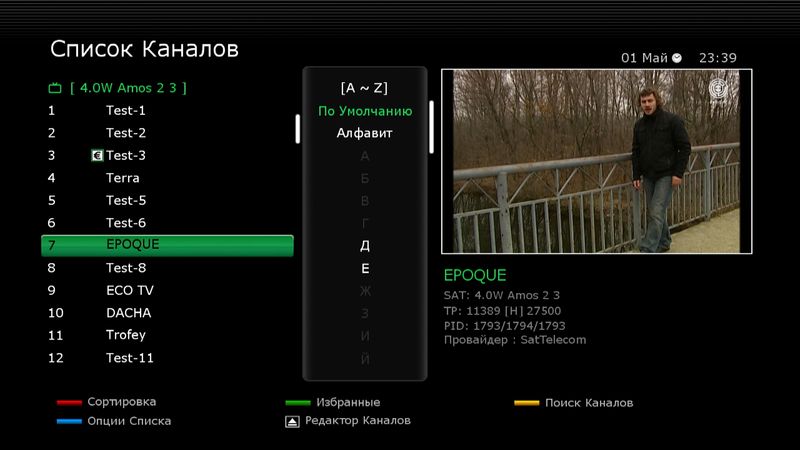Choose the По Умолчанию sort option
The height and width of the screenshot is (450, 800).
pyautogui.click(x=365, y=111)
